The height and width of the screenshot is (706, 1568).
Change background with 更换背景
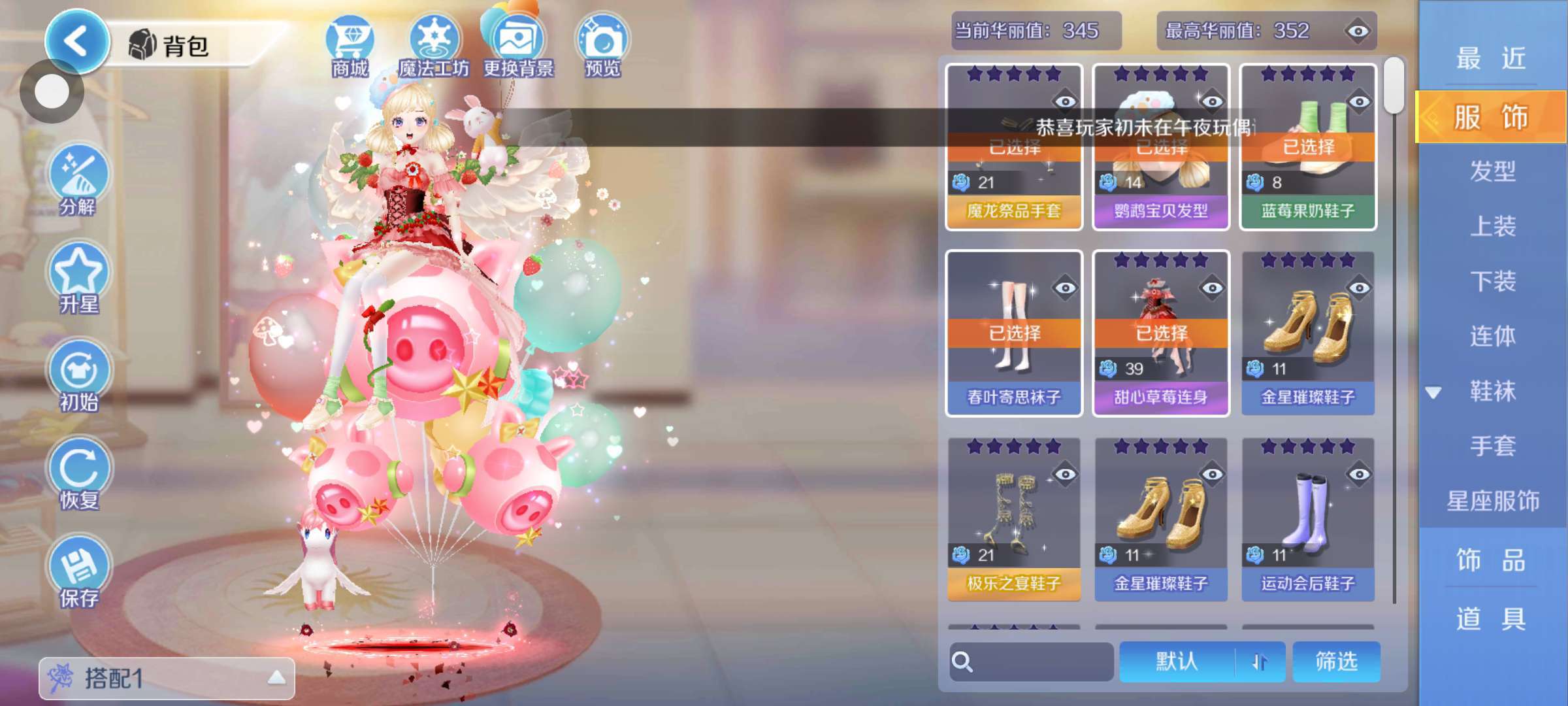pos(518,46)
